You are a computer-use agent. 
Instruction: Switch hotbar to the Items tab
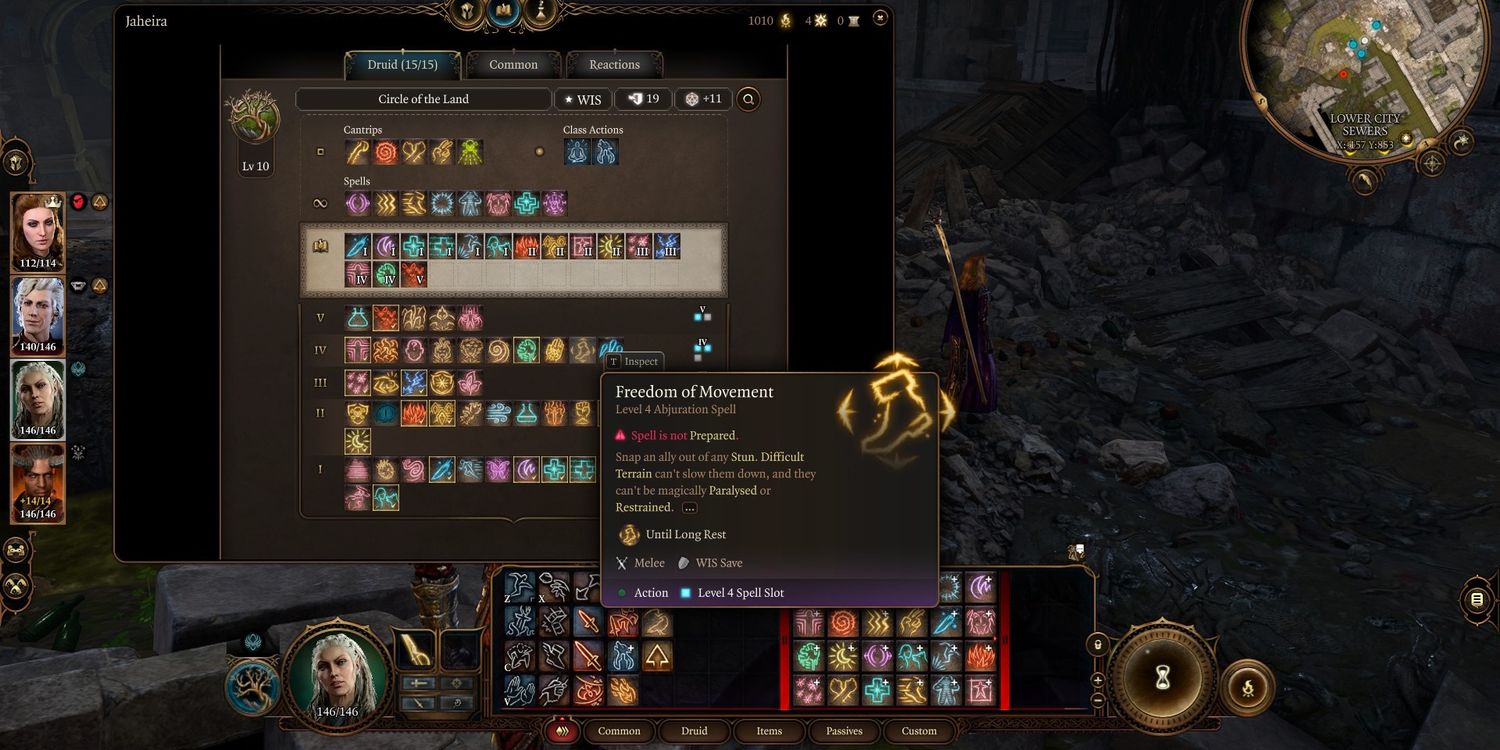pos(769,731)
